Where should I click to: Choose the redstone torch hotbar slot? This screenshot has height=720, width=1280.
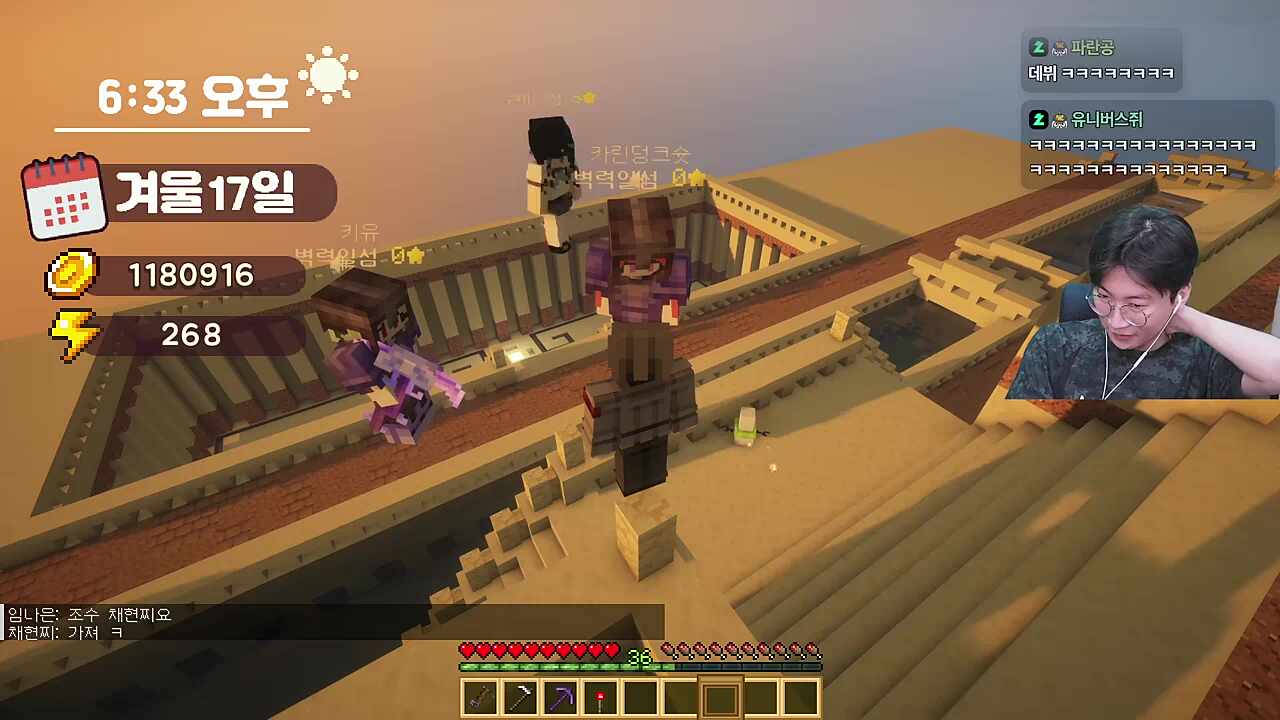tap(601, 698)
